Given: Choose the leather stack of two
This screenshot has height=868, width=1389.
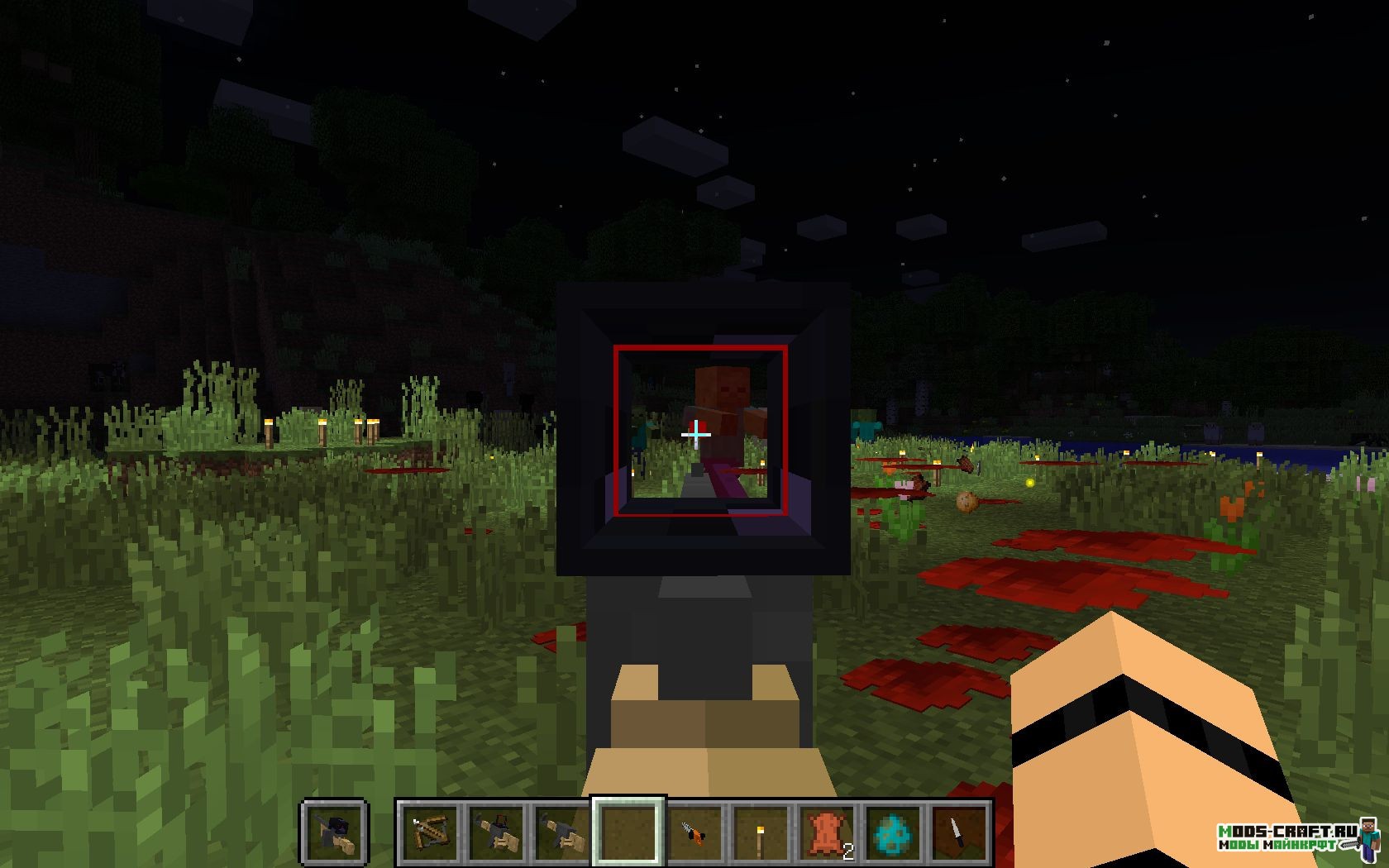Looking at the screenshot, I should 827,831.
